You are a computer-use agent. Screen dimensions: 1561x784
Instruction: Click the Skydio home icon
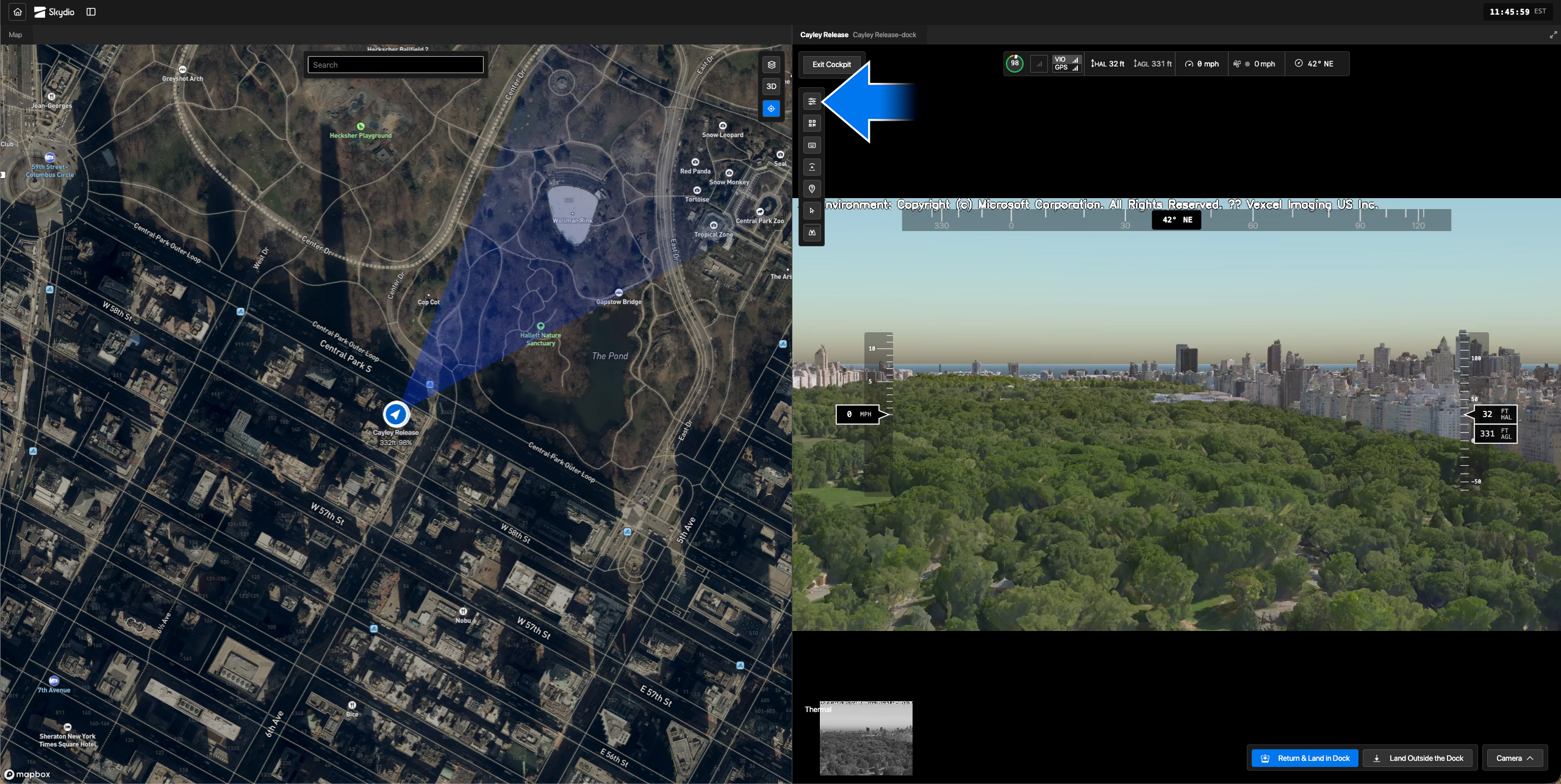(16, 12)
